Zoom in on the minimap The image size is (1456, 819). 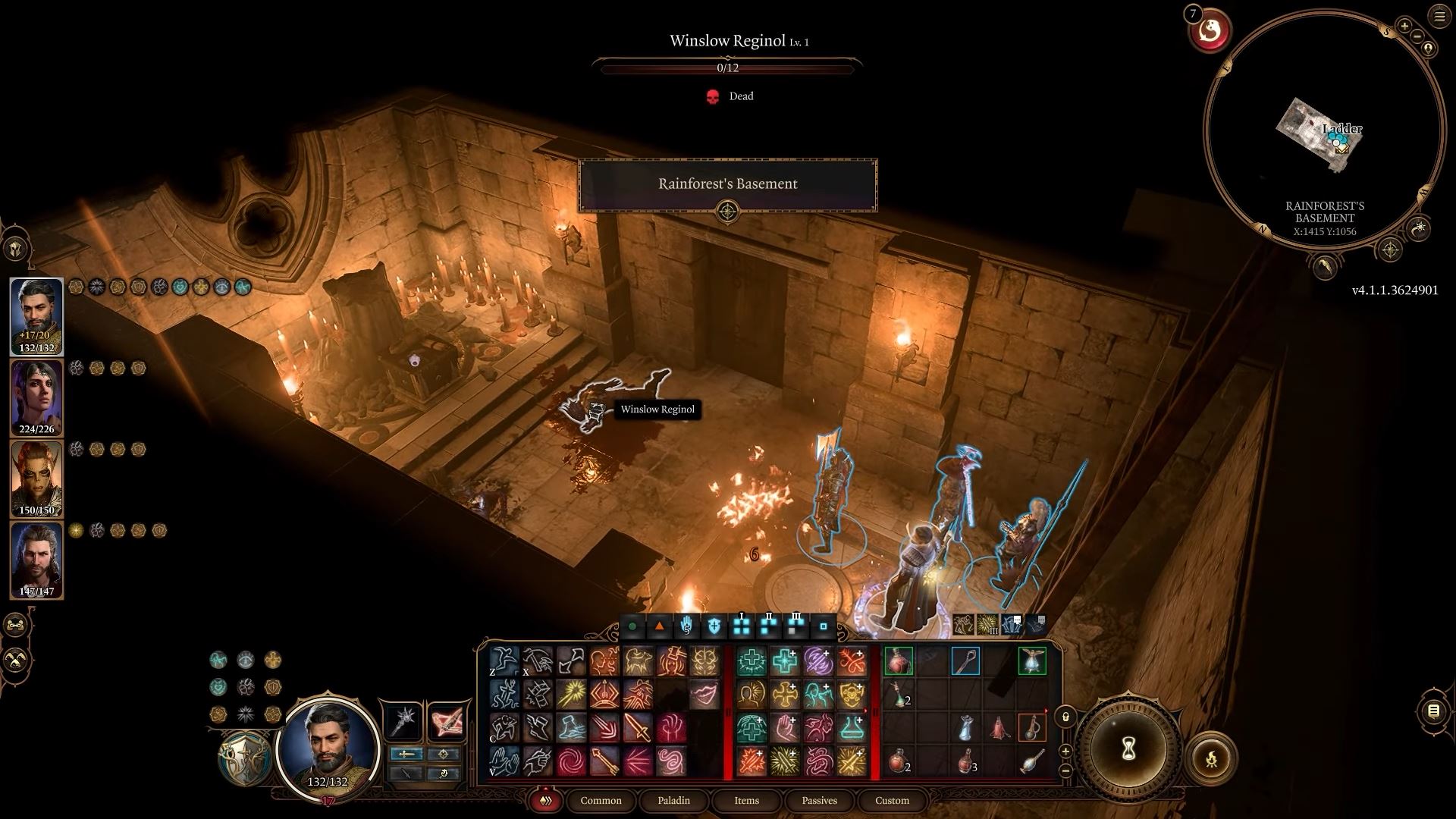[1404, 27]
